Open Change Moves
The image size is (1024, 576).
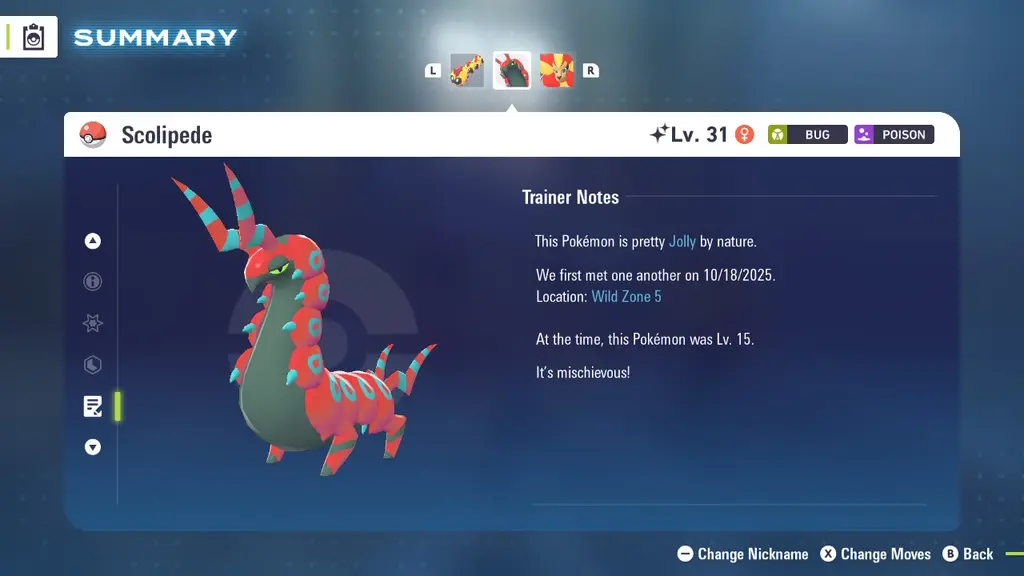876,554
